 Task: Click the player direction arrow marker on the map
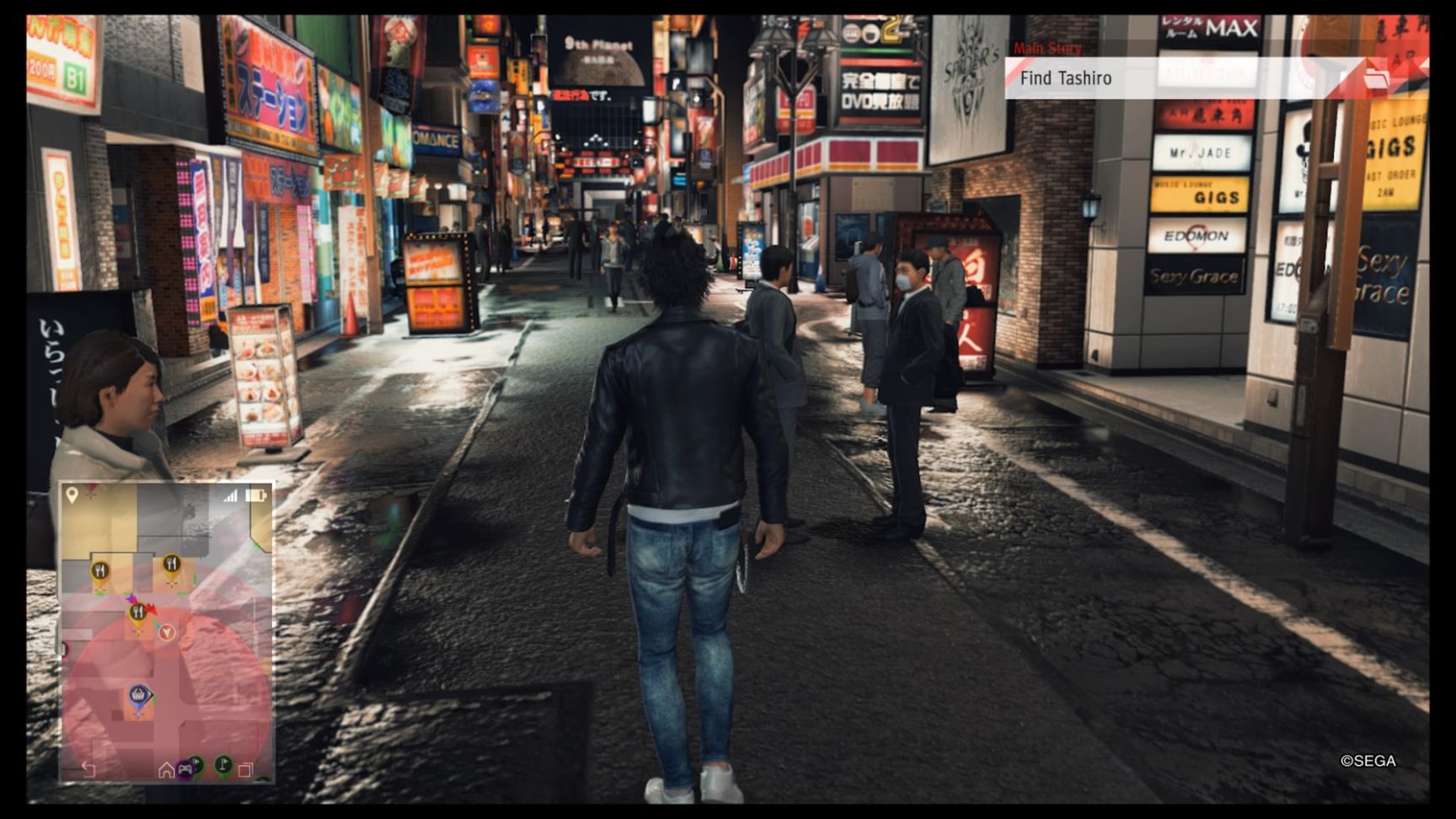(167, 633)
